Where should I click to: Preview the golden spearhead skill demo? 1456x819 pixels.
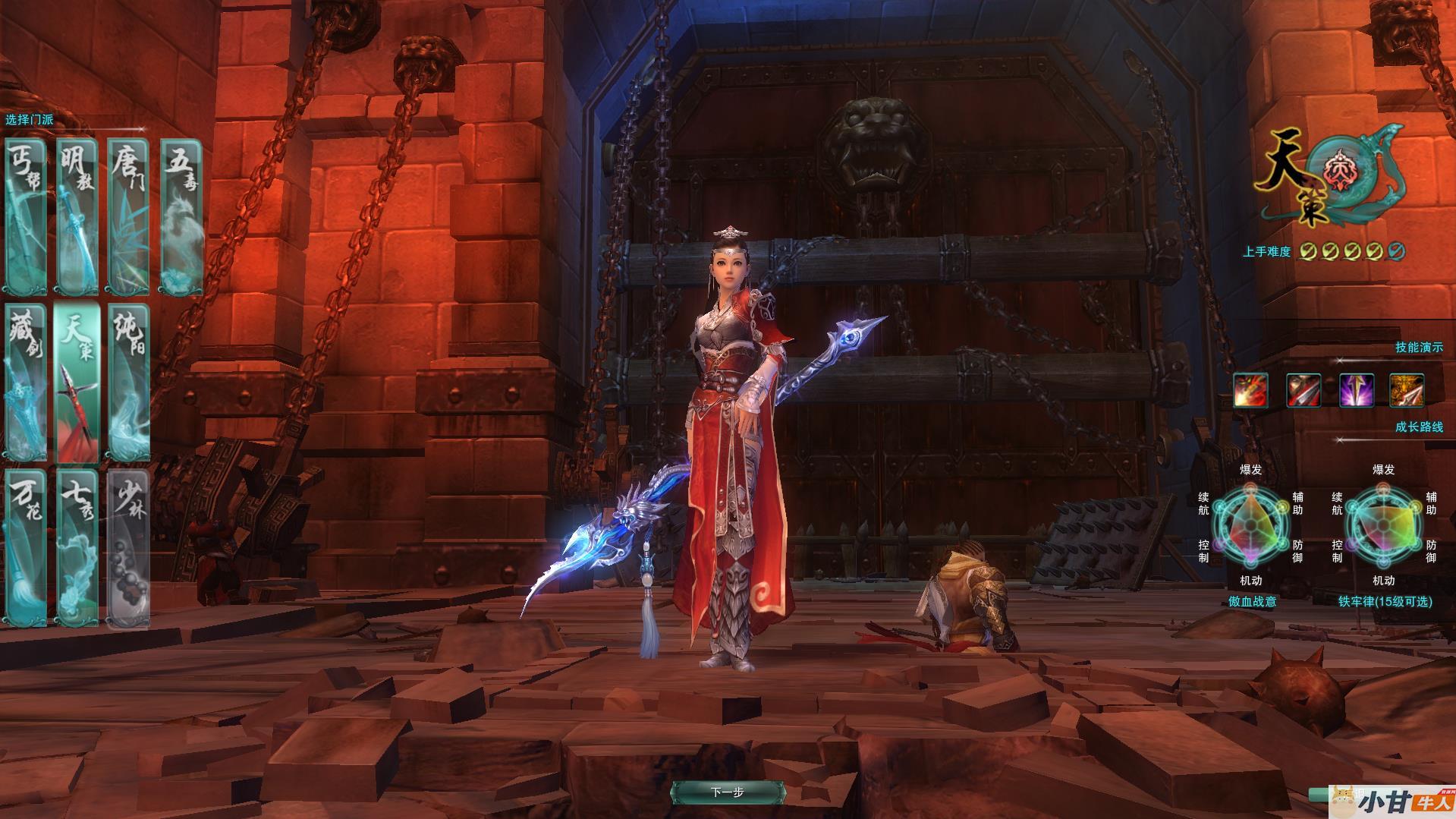tap(1407, 390)
